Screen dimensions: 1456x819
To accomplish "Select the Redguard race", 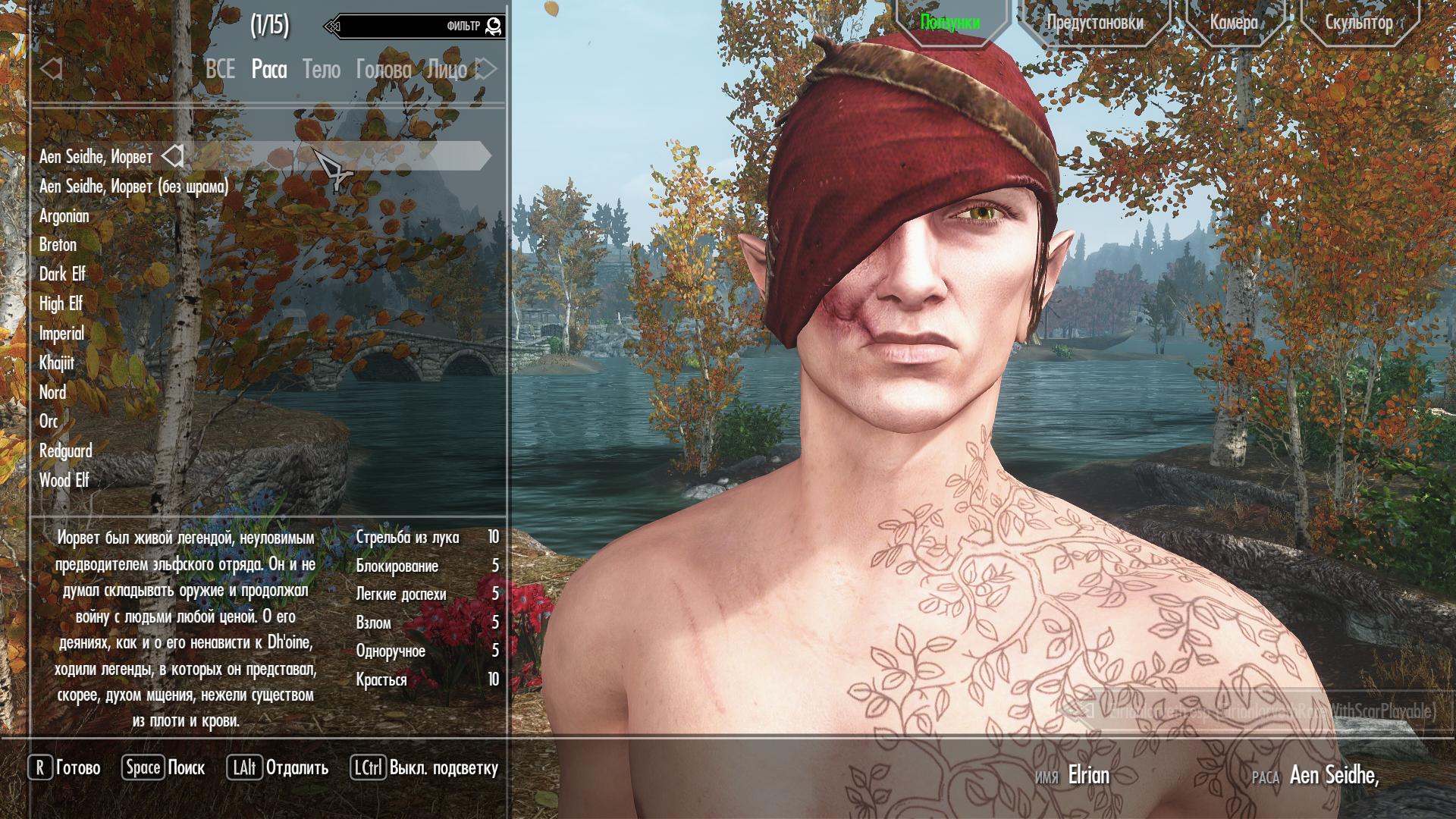I will 66,450.
